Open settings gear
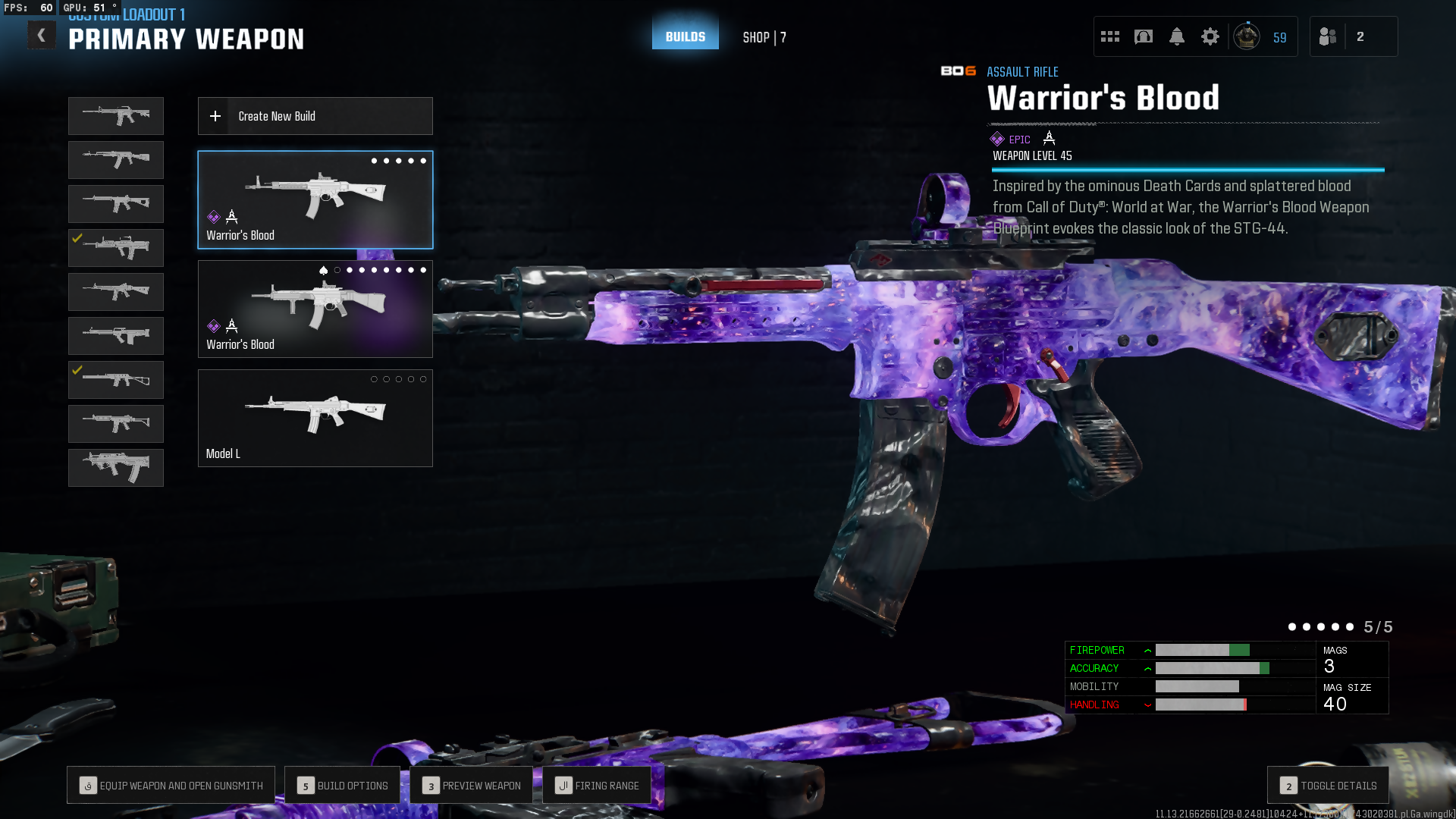 [x=1210, y=36]
